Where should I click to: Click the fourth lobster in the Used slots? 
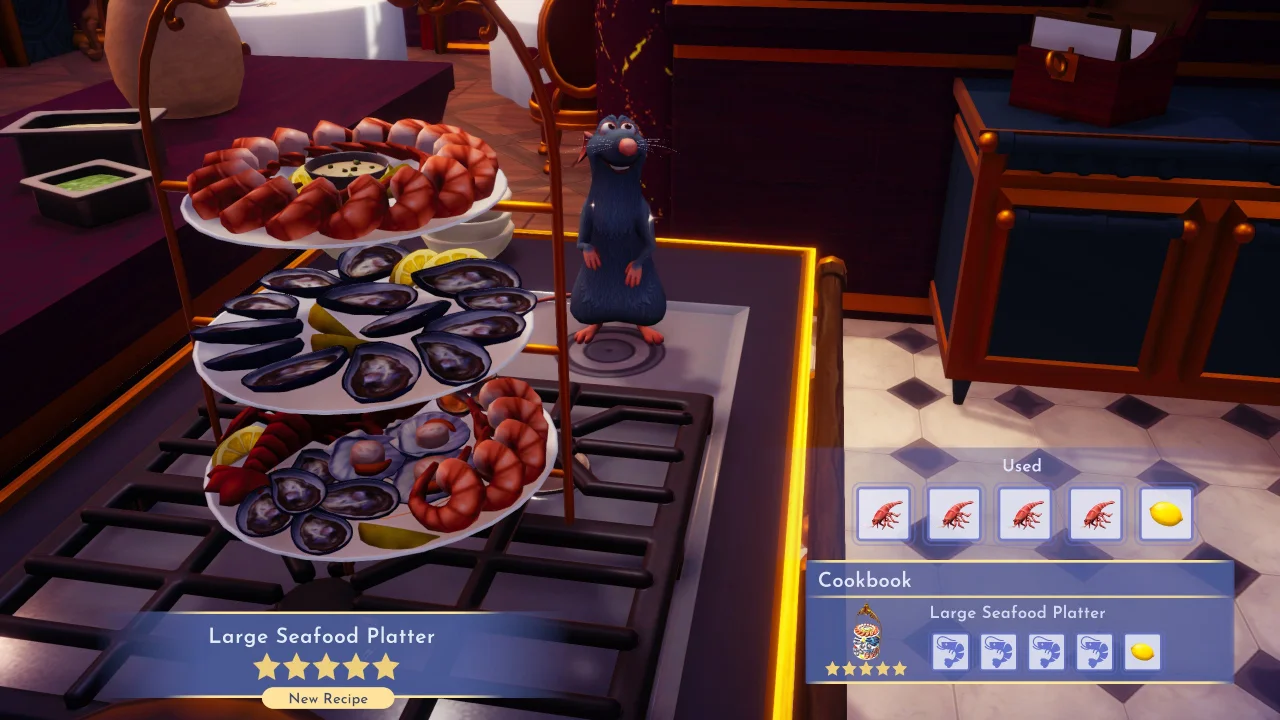(1096, 512)
